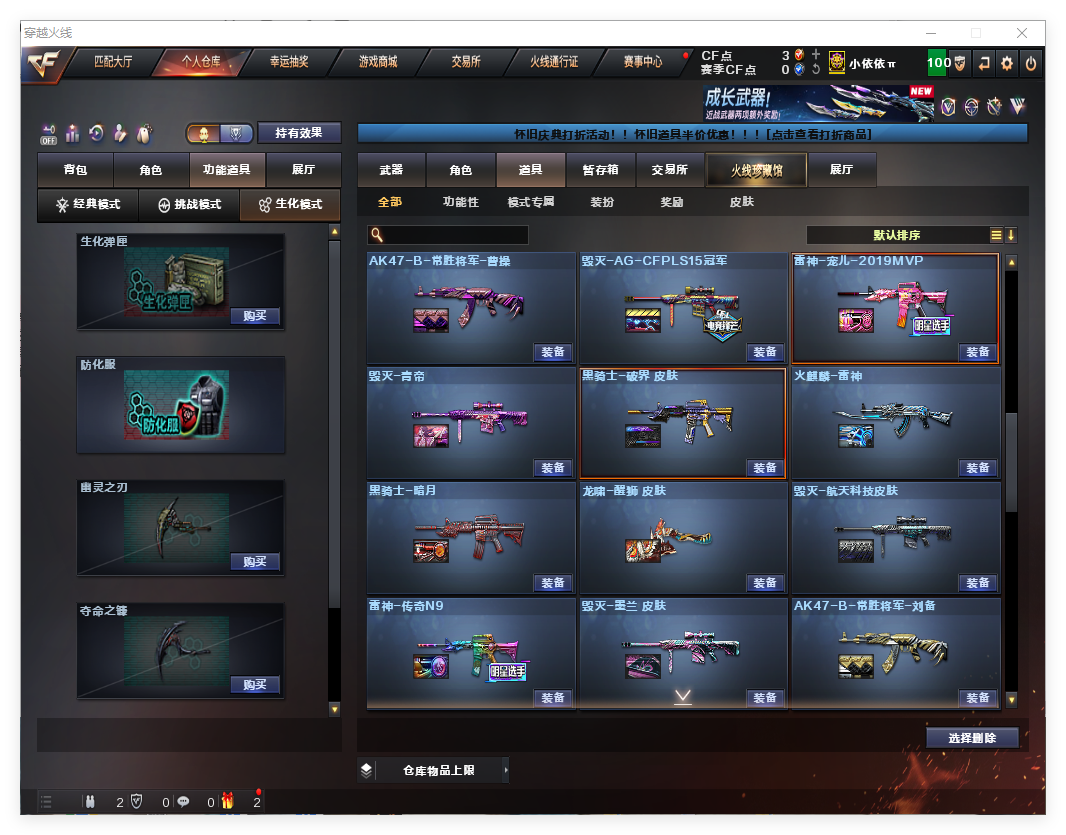
Task: Go to the 幸运抽奖 lucky draw page
Action: coord(289,62)
